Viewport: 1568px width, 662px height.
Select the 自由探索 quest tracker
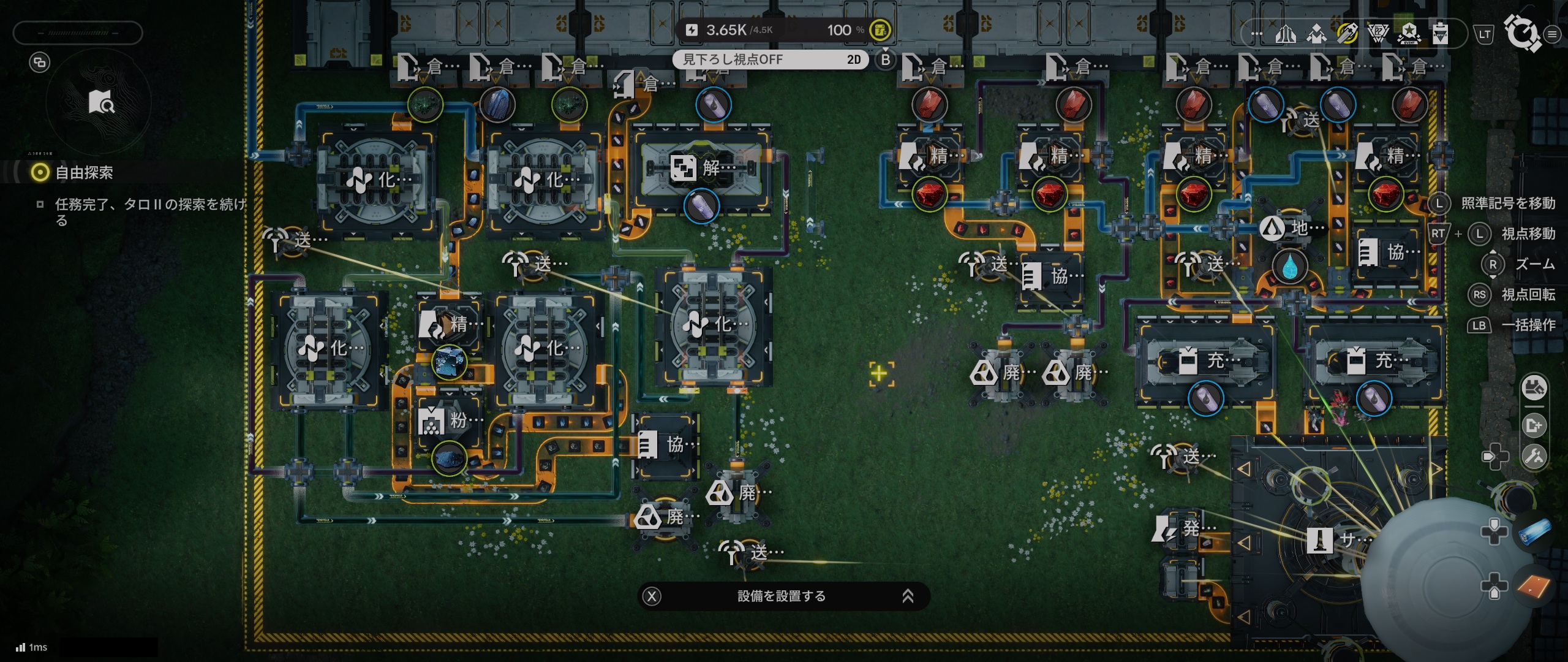pyautogui.click(x=84, y=173)
